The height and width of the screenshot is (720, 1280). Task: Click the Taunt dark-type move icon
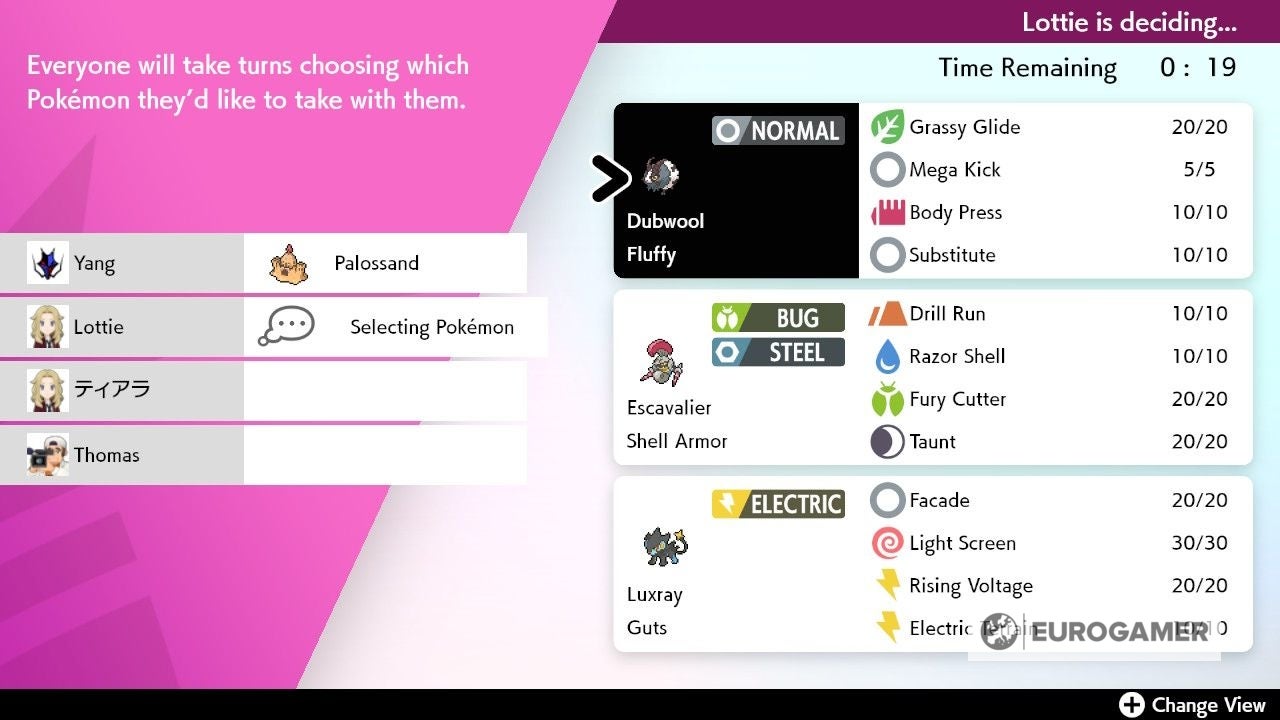(x=889, y=441)
